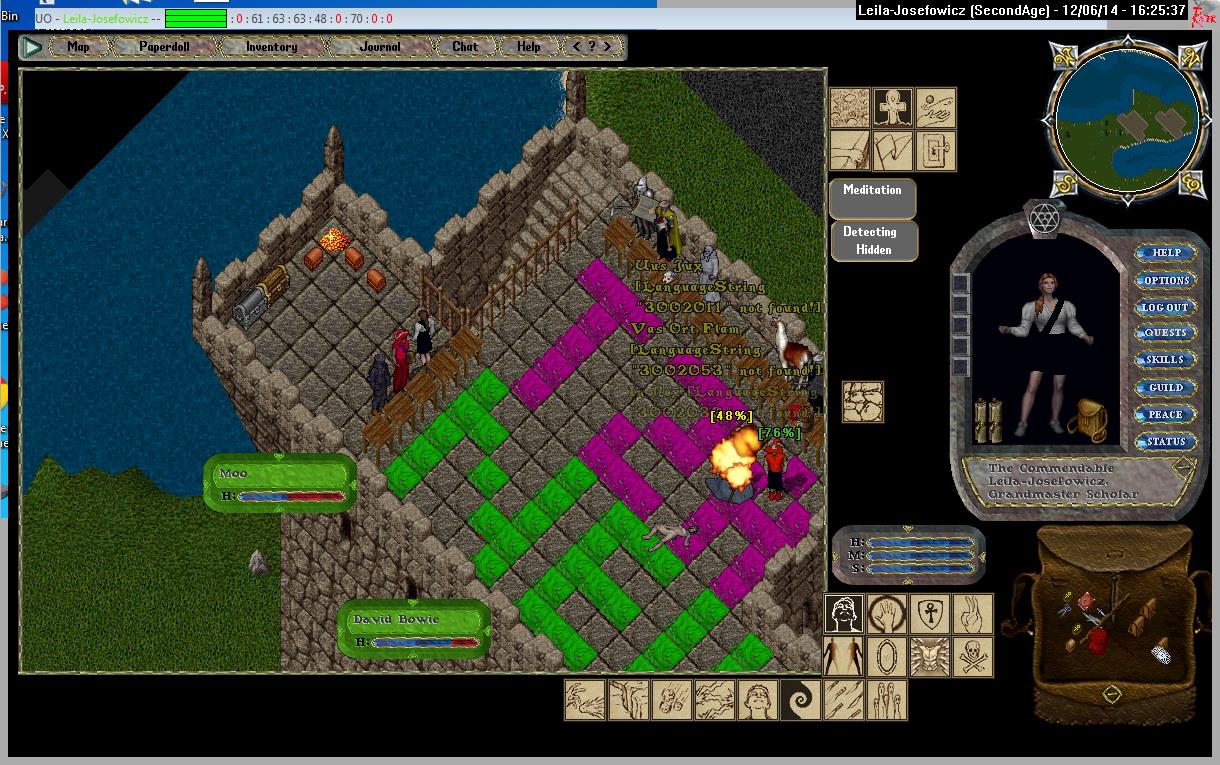Activate the Detecting Hidden skill button
Screen dimensions: 1220x765
pyautogui.click(x=872, y=241)
